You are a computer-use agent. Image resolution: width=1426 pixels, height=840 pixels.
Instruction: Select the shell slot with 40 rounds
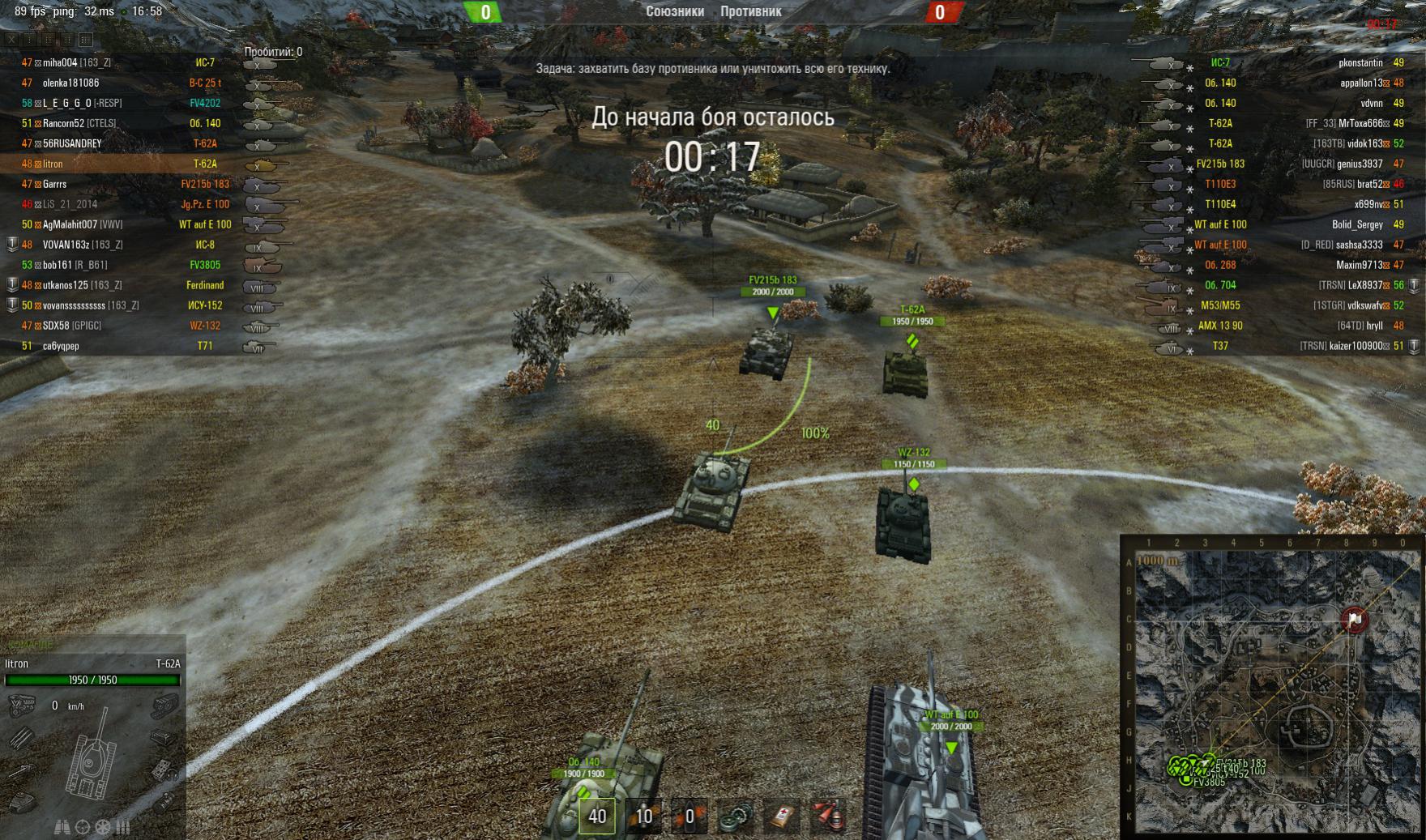tap(597, 816)
